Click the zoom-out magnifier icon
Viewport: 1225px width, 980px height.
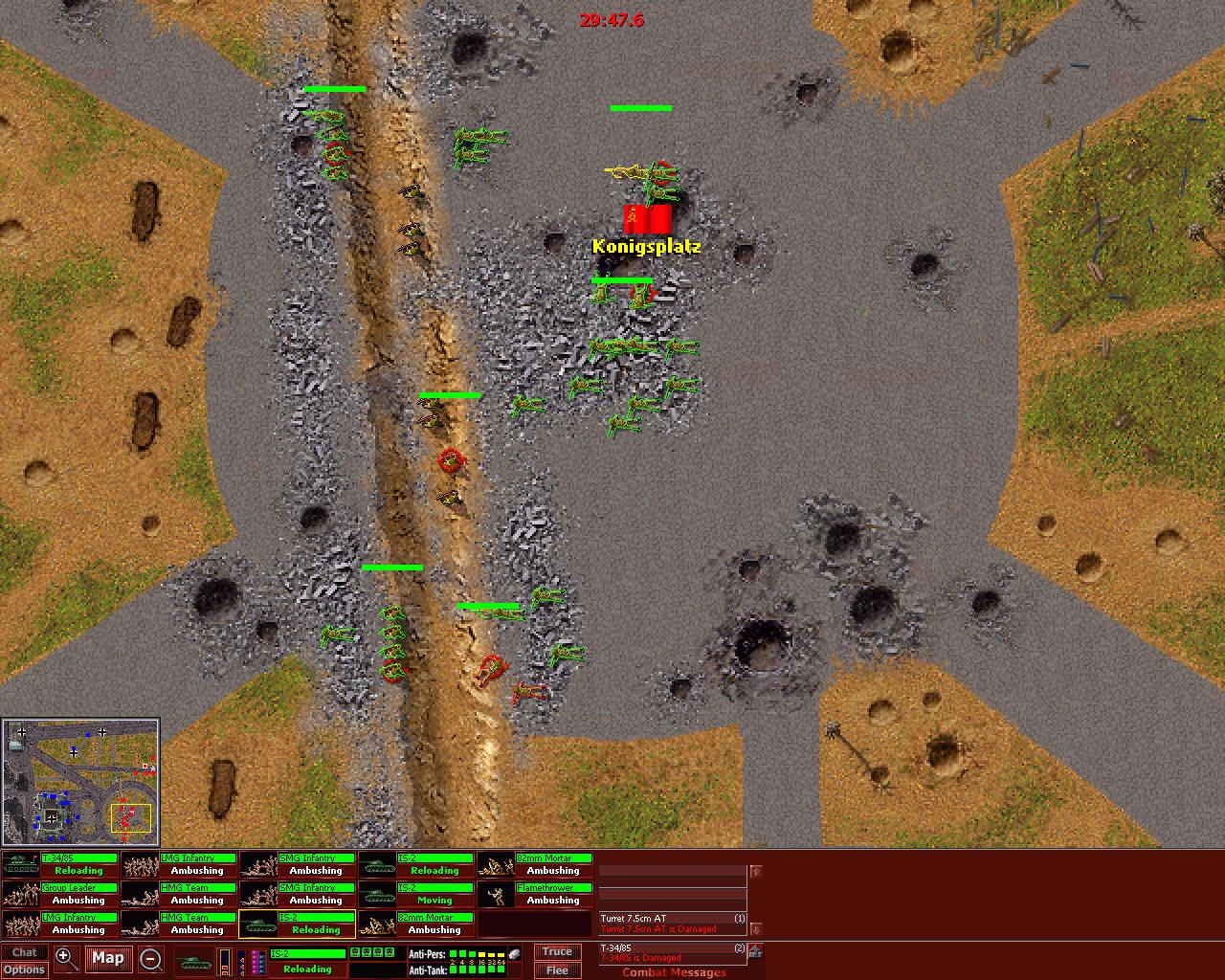tap(151, 958)
